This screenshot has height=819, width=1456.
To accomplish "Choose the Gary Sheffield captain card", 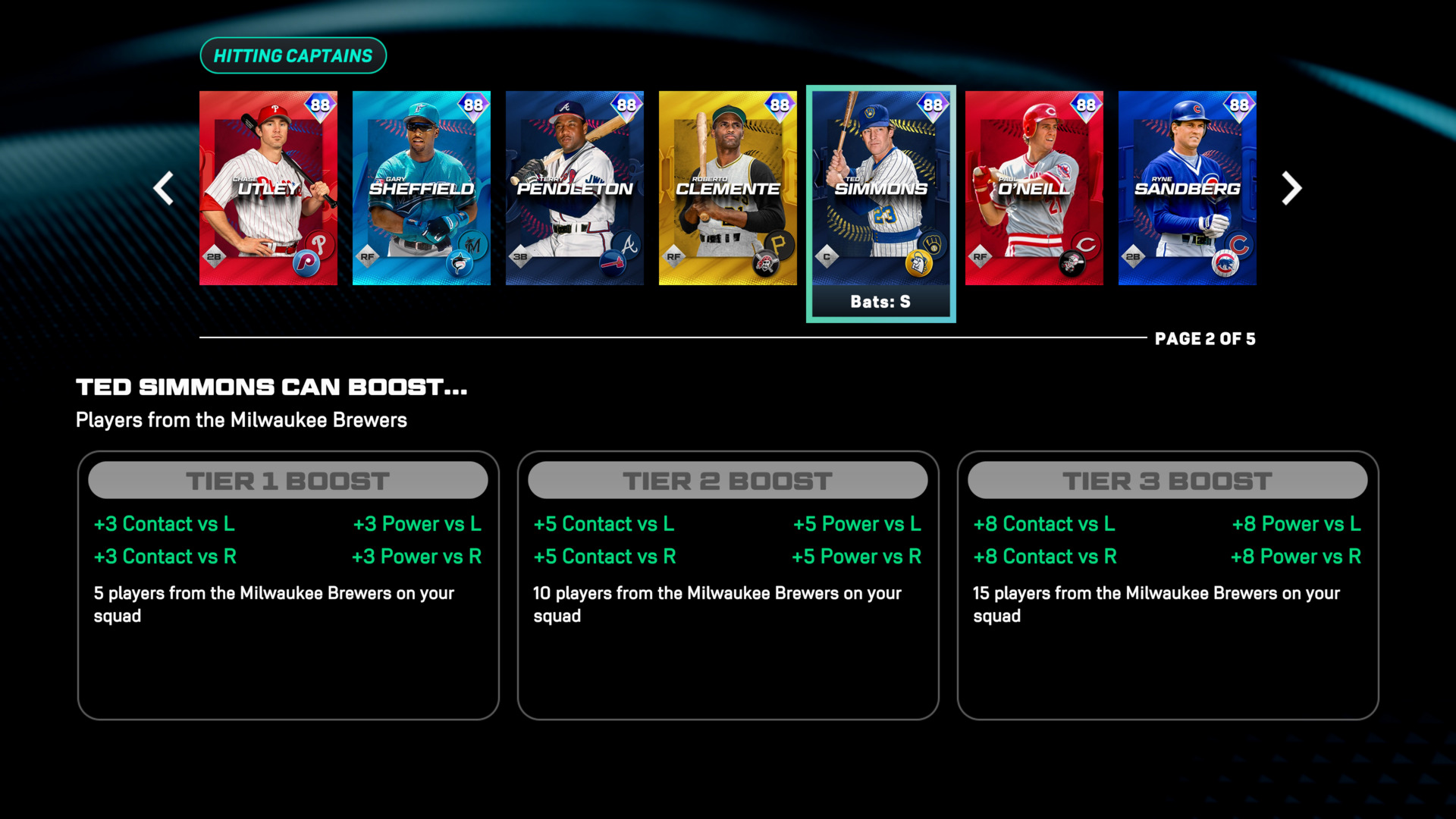I will (422, 188).
